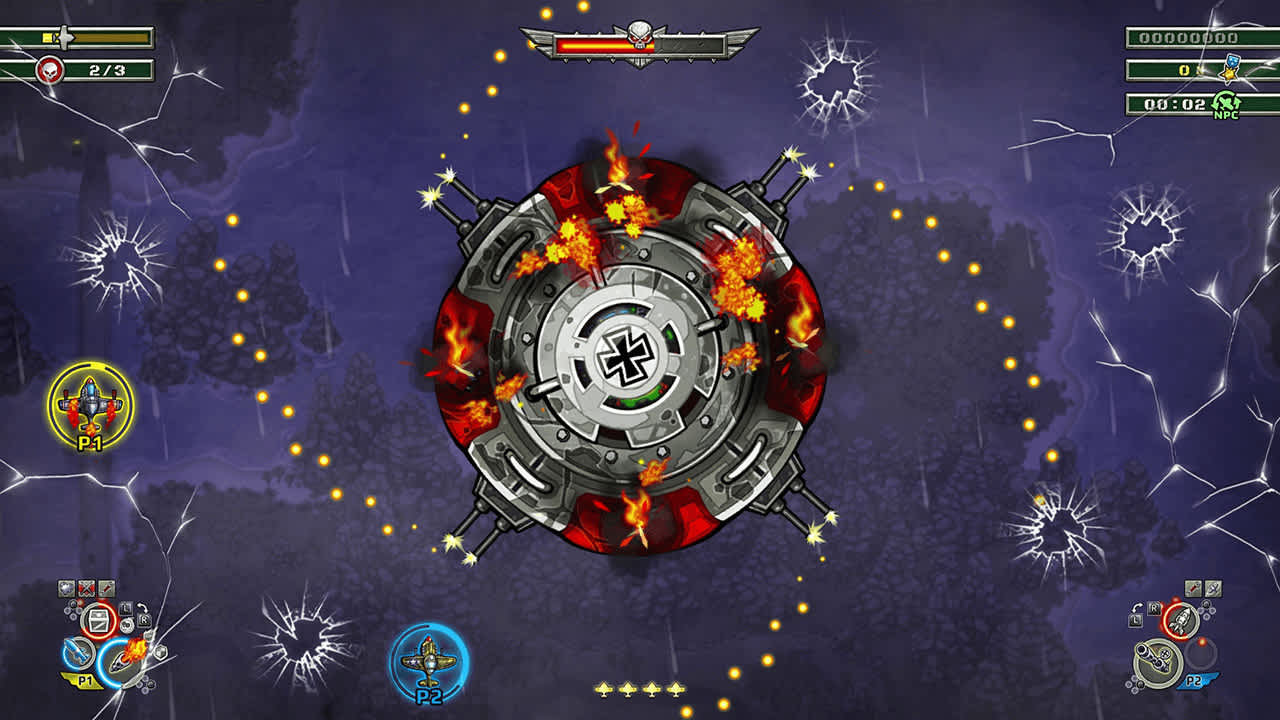This screenshot has width=1280, height=720.
Task: Select the crossed-swords icon bottom left
Action: tap(86, 588)
